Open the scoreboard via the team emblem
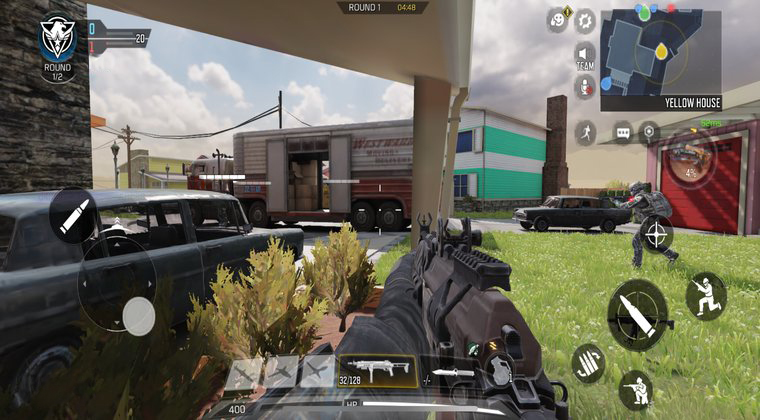The image size is (760, 420). click(x=57, y=38)
